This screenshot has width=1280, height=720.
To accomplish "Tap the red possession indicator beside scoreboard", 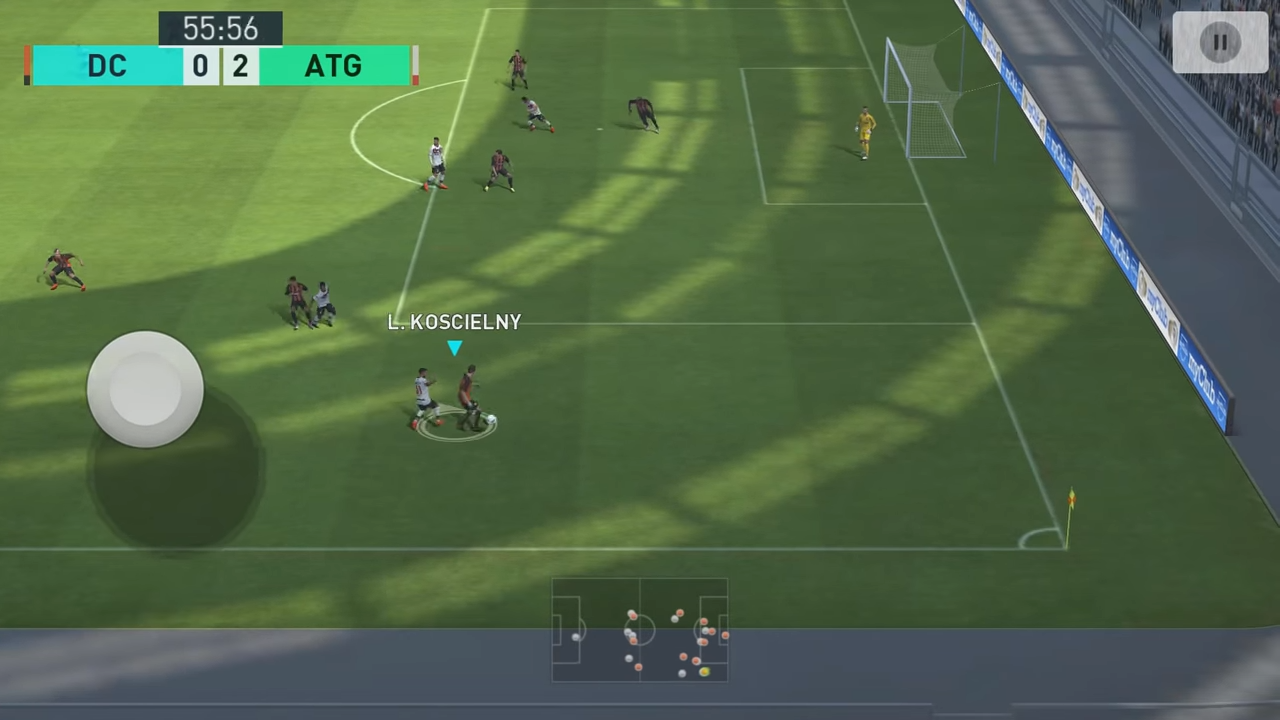I will 26,65.
